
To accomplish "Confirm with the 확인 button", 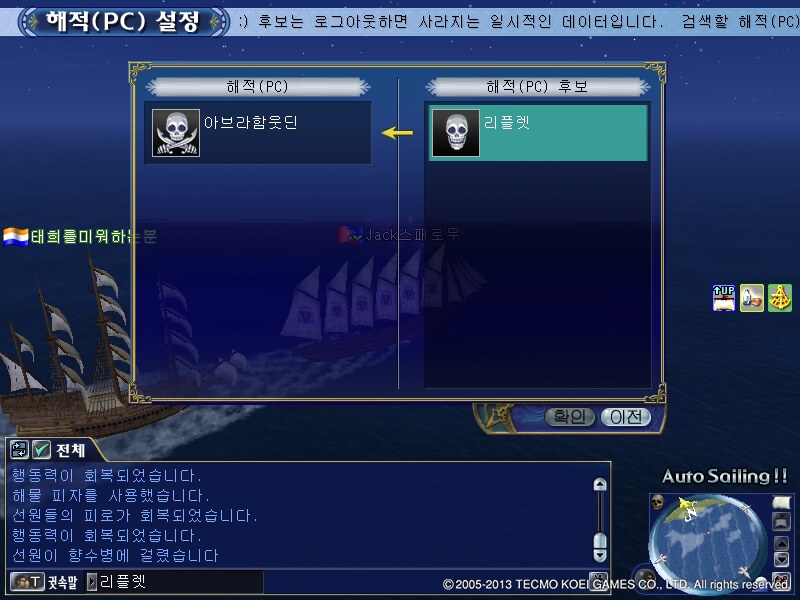I will click(x=570, y=417).
